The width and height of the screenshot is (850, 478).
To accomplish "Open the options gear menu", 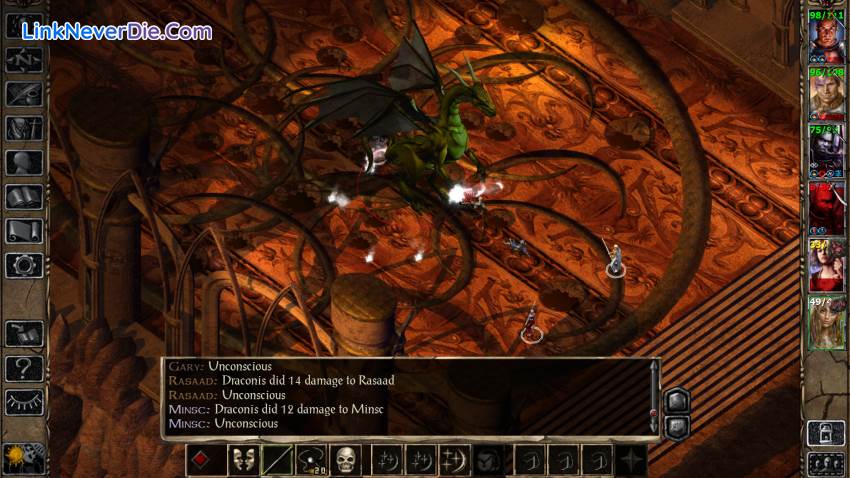I will coord(23,265).
